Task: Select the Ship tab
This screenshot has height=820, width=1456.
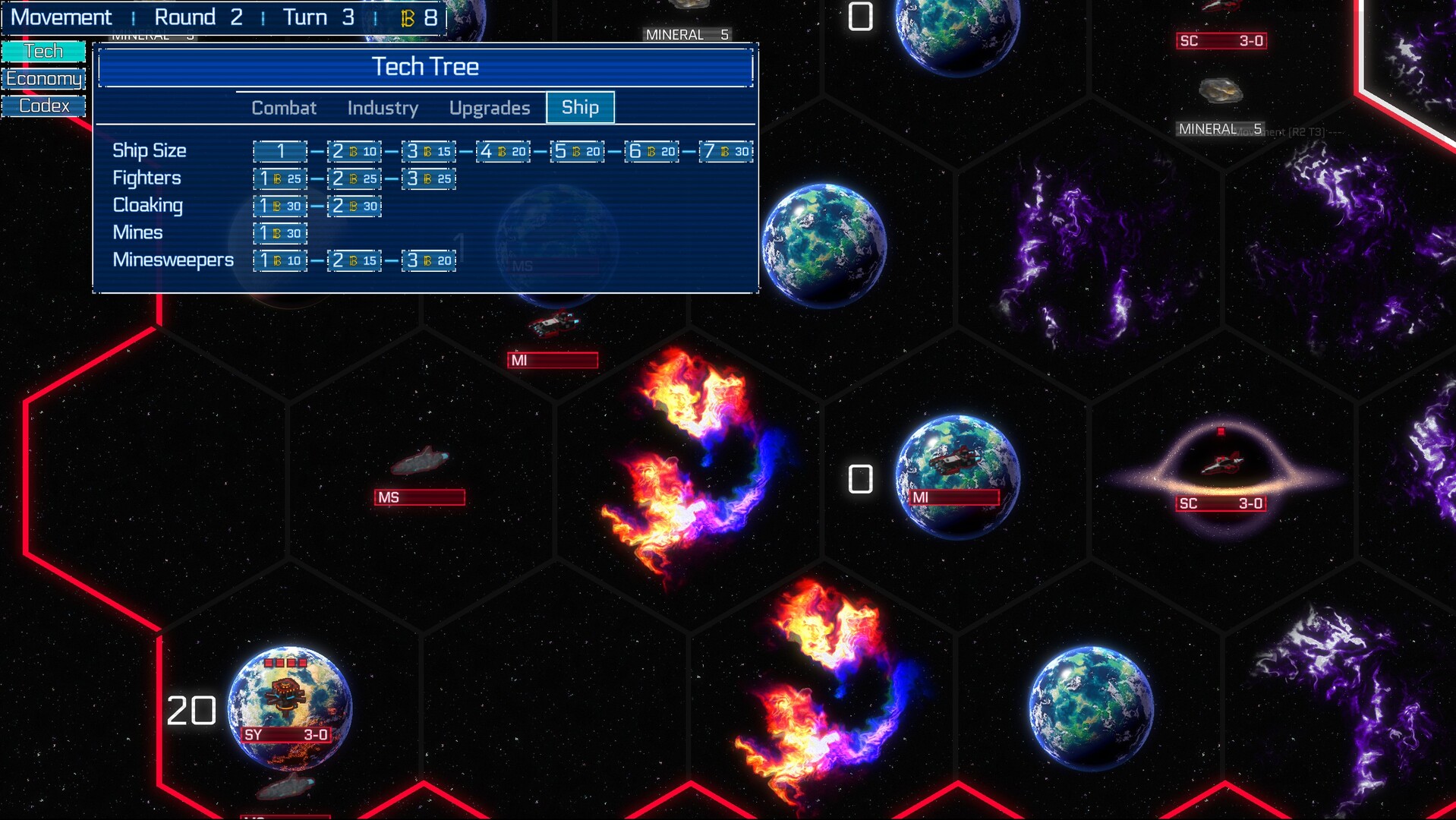Action: pos(580,108)
